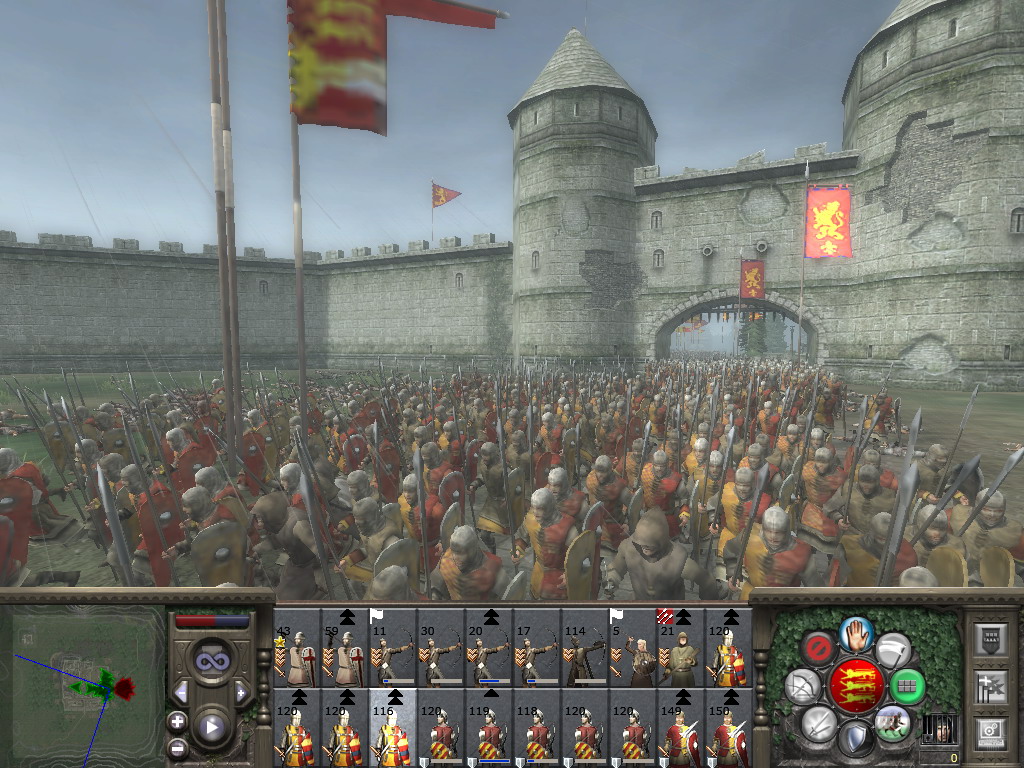Zoom out the minimap with minus button
This screenshot has height=768, width=1024.
tap(178, 747)
